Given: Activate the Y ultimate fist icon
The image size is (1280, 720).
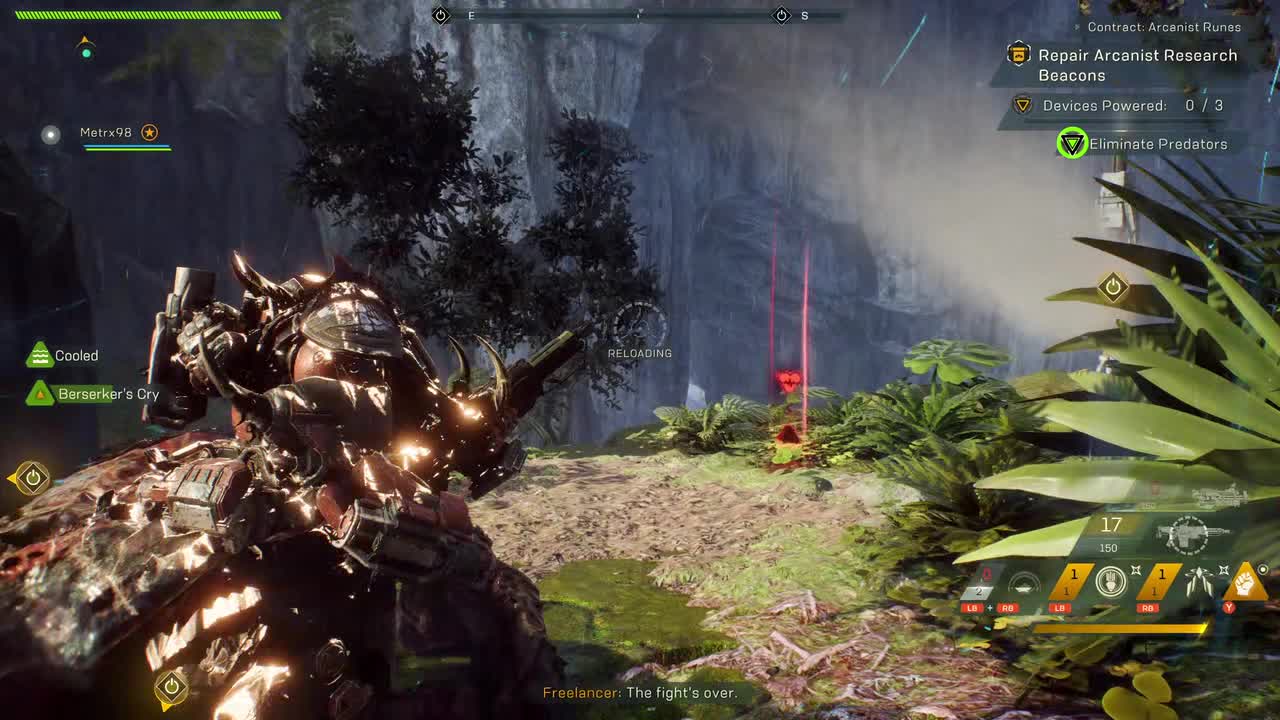Looking at the screenshot, I should click(1246, 583).
